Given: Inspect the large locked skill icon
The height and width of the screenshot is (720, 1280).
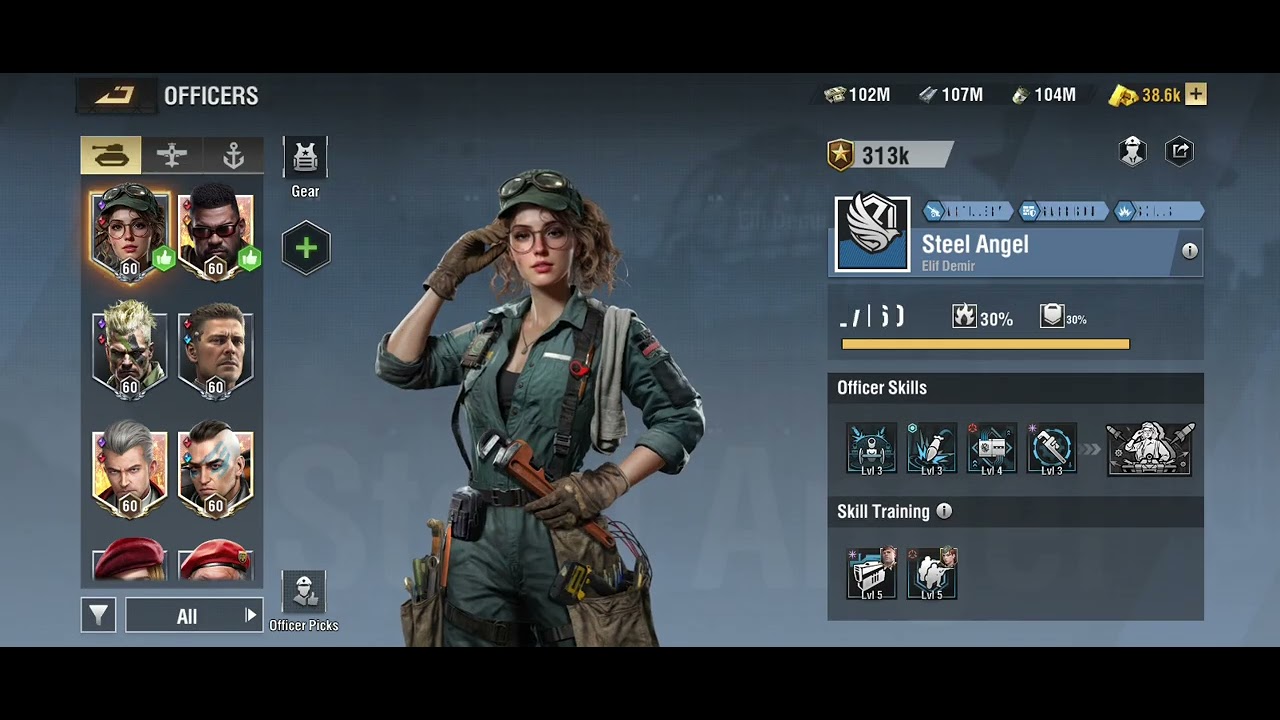Looking at the screenshot, I should 1149,449.
